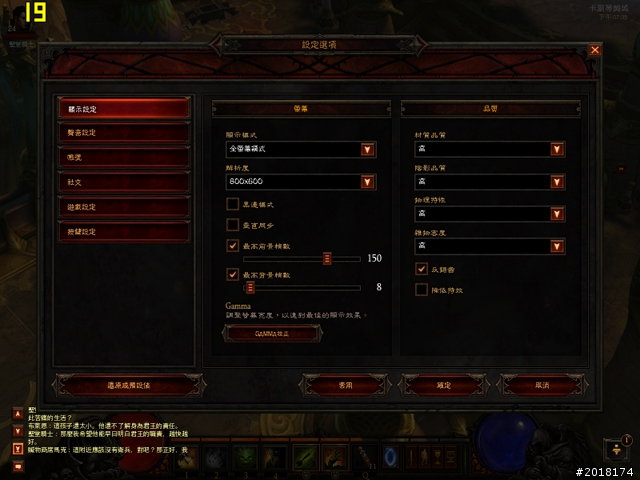640x480 pixels.
Task: Close the options window with the X
Action: point(595,49)
